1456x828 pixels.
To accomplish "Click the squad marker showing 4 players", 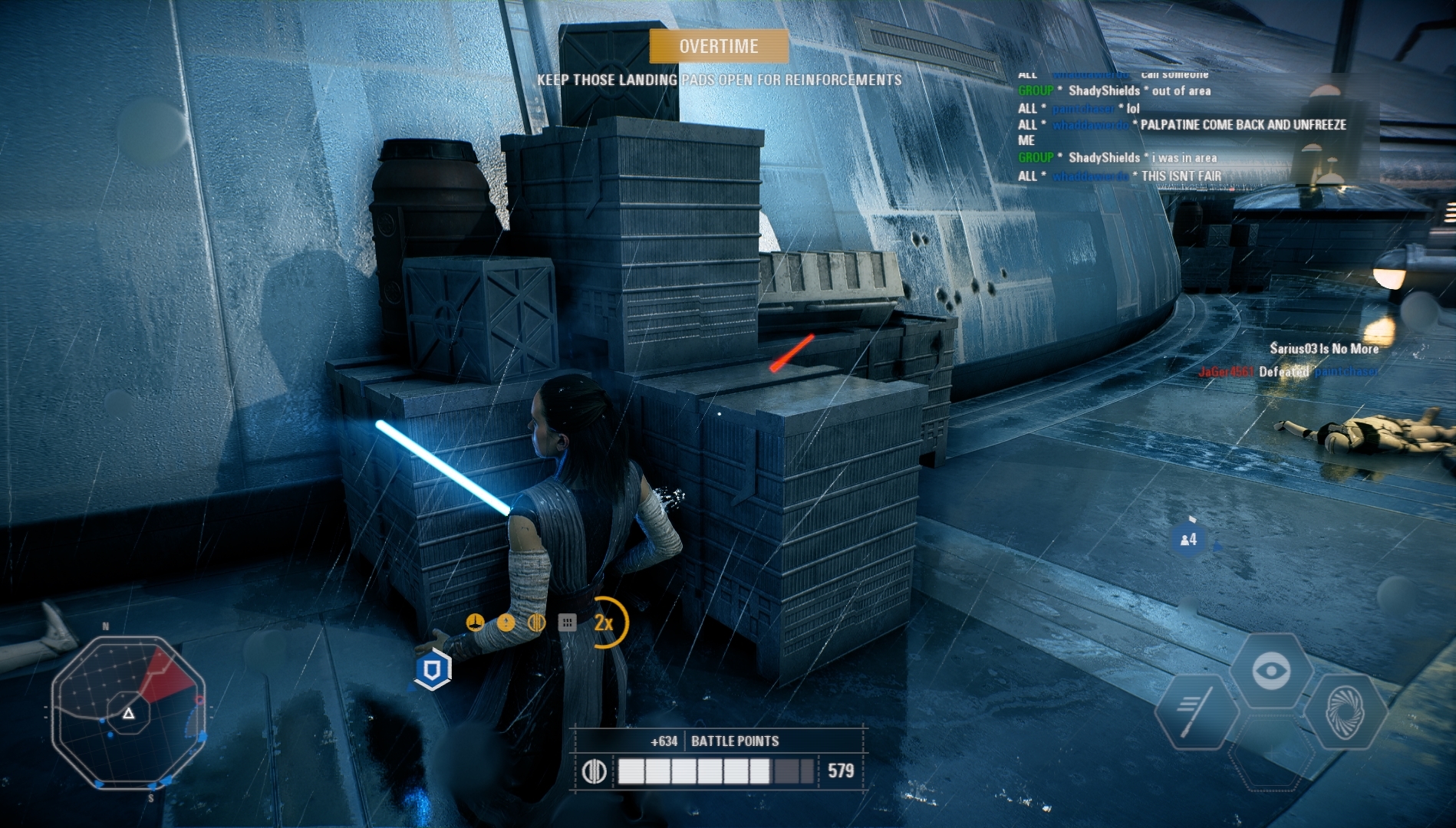I will (x=1188, y=540).
